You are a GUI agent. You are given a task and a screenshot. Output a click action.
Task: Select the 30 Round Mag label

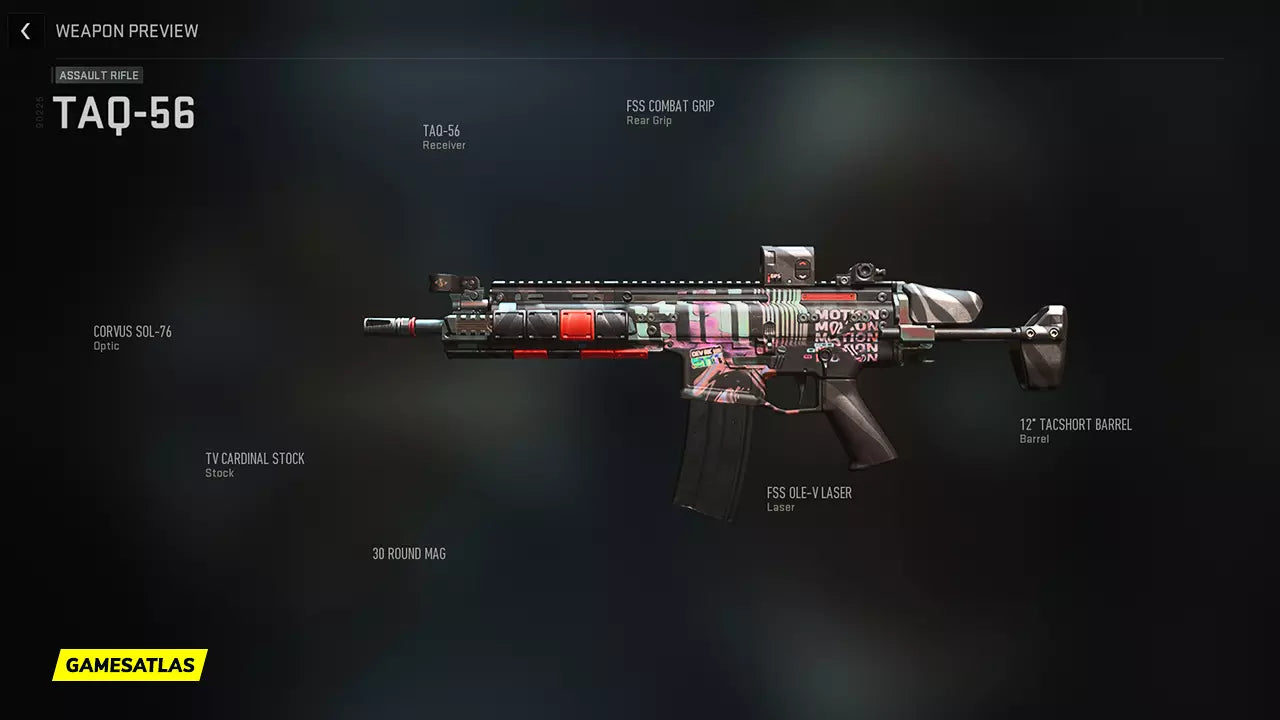[x=409, y=554]
